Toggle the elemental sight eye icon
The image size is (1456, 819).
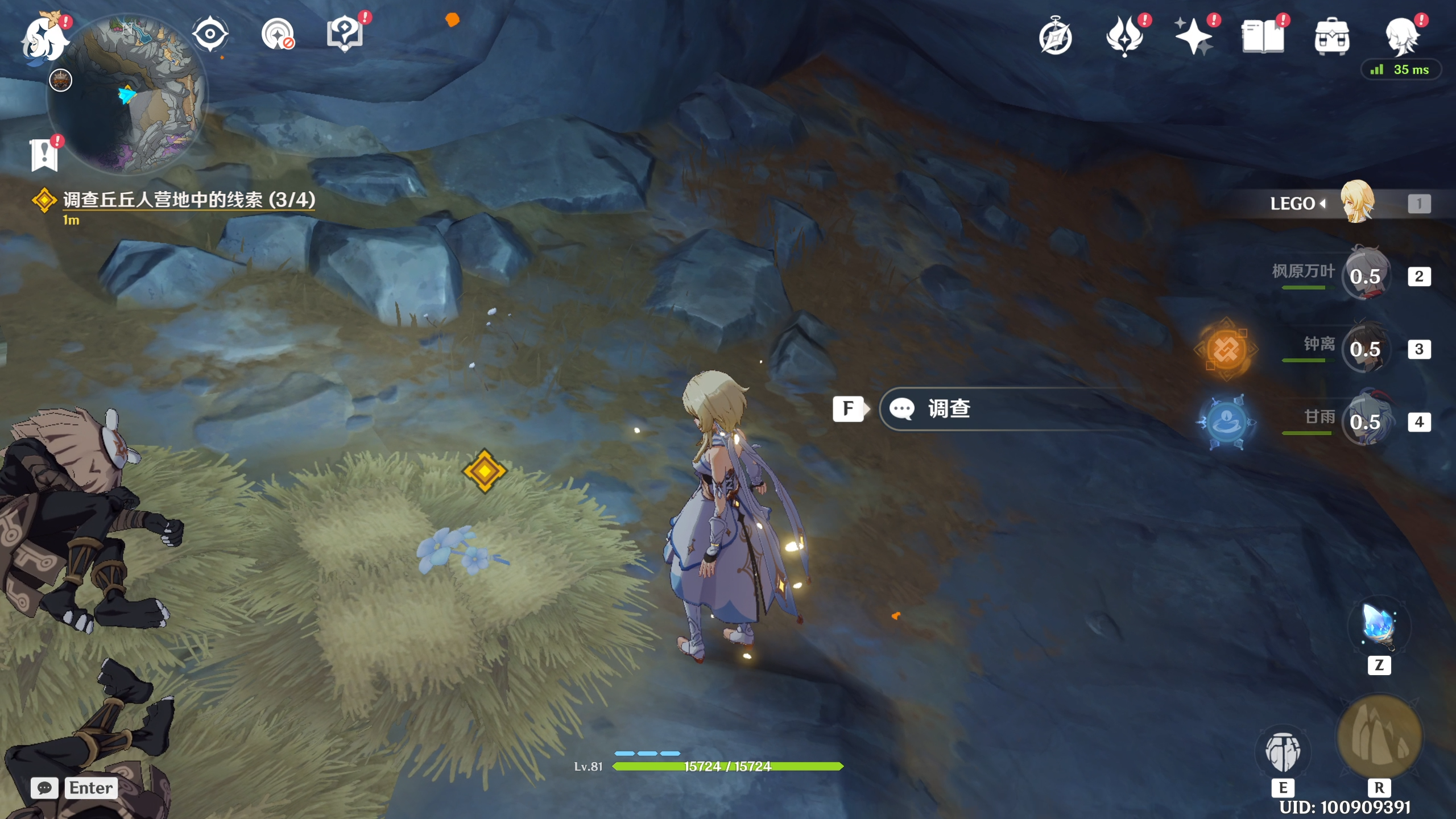210,34
